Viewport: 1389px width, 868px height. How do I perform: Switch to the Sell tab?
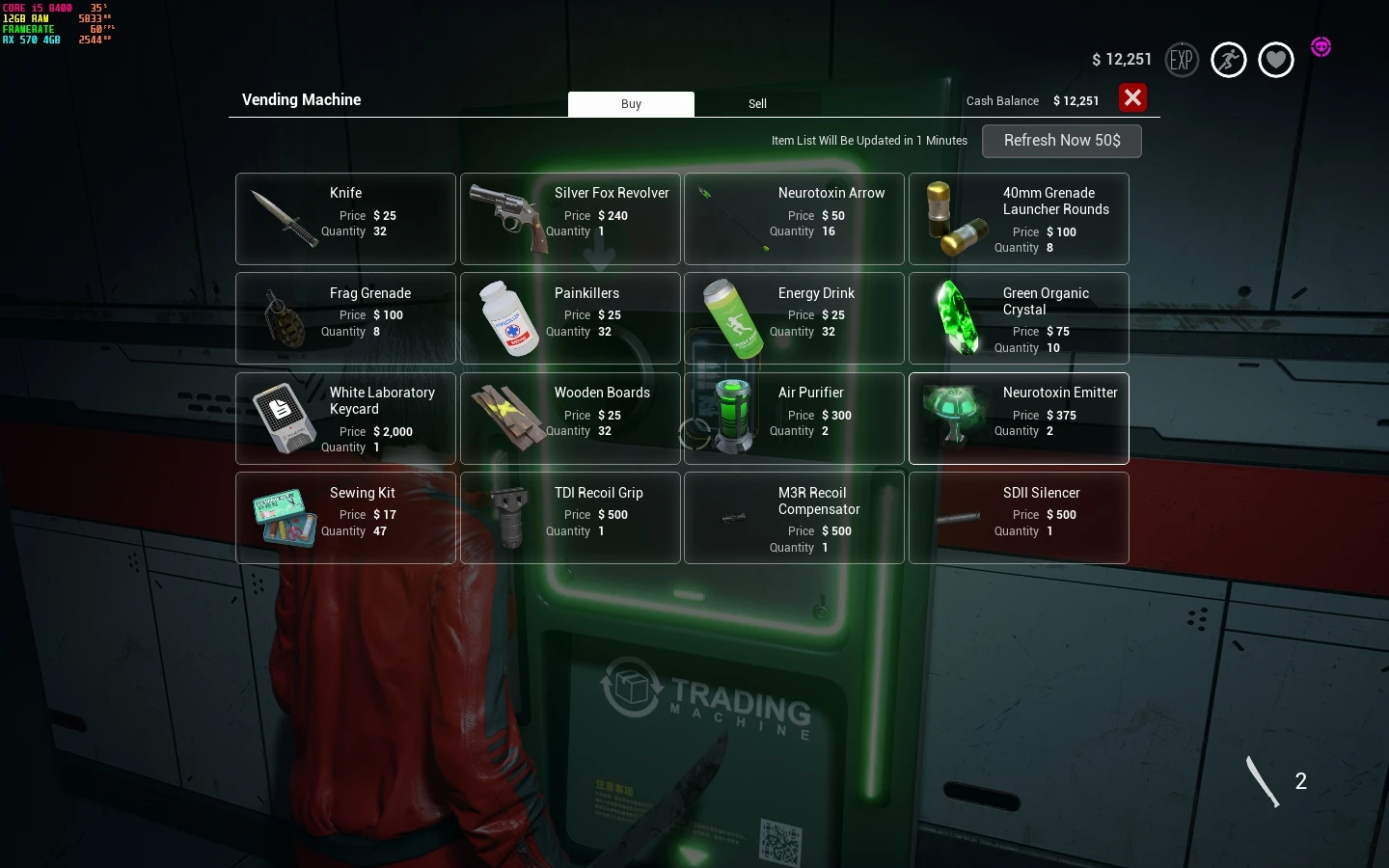[x=757, y=103]
